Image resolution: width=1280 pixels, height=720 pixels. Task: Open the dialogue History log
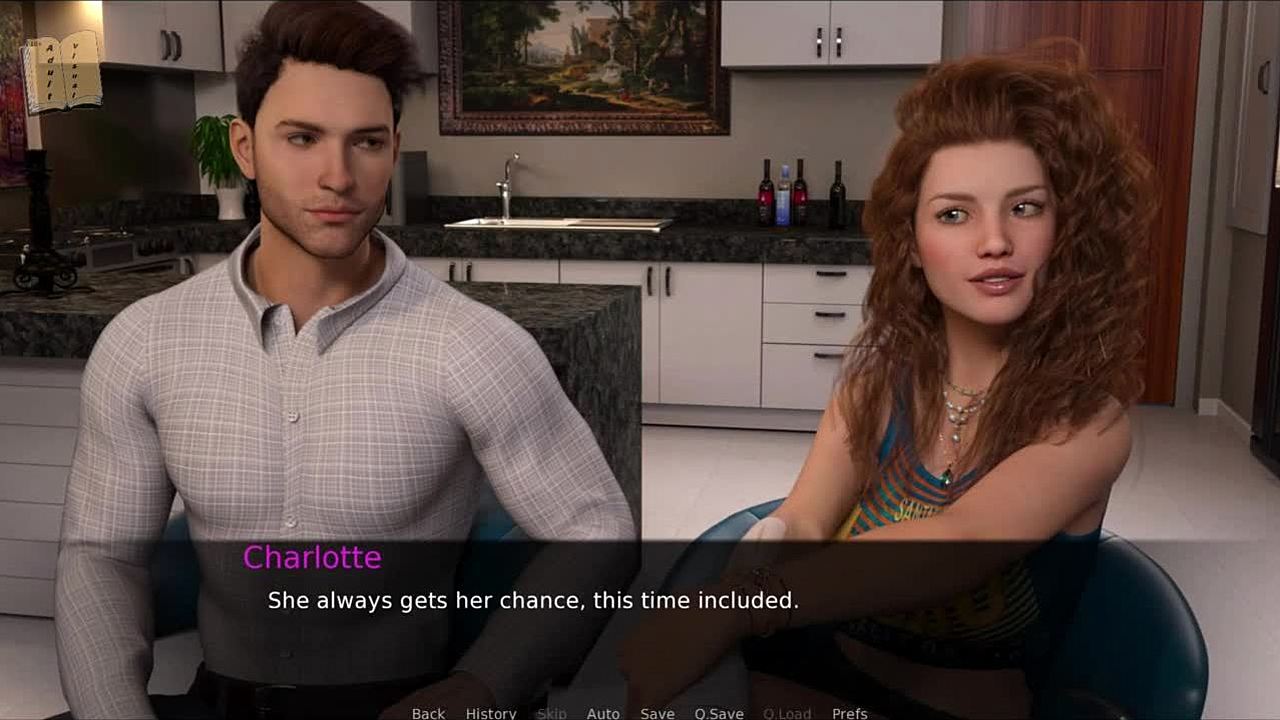491,713
